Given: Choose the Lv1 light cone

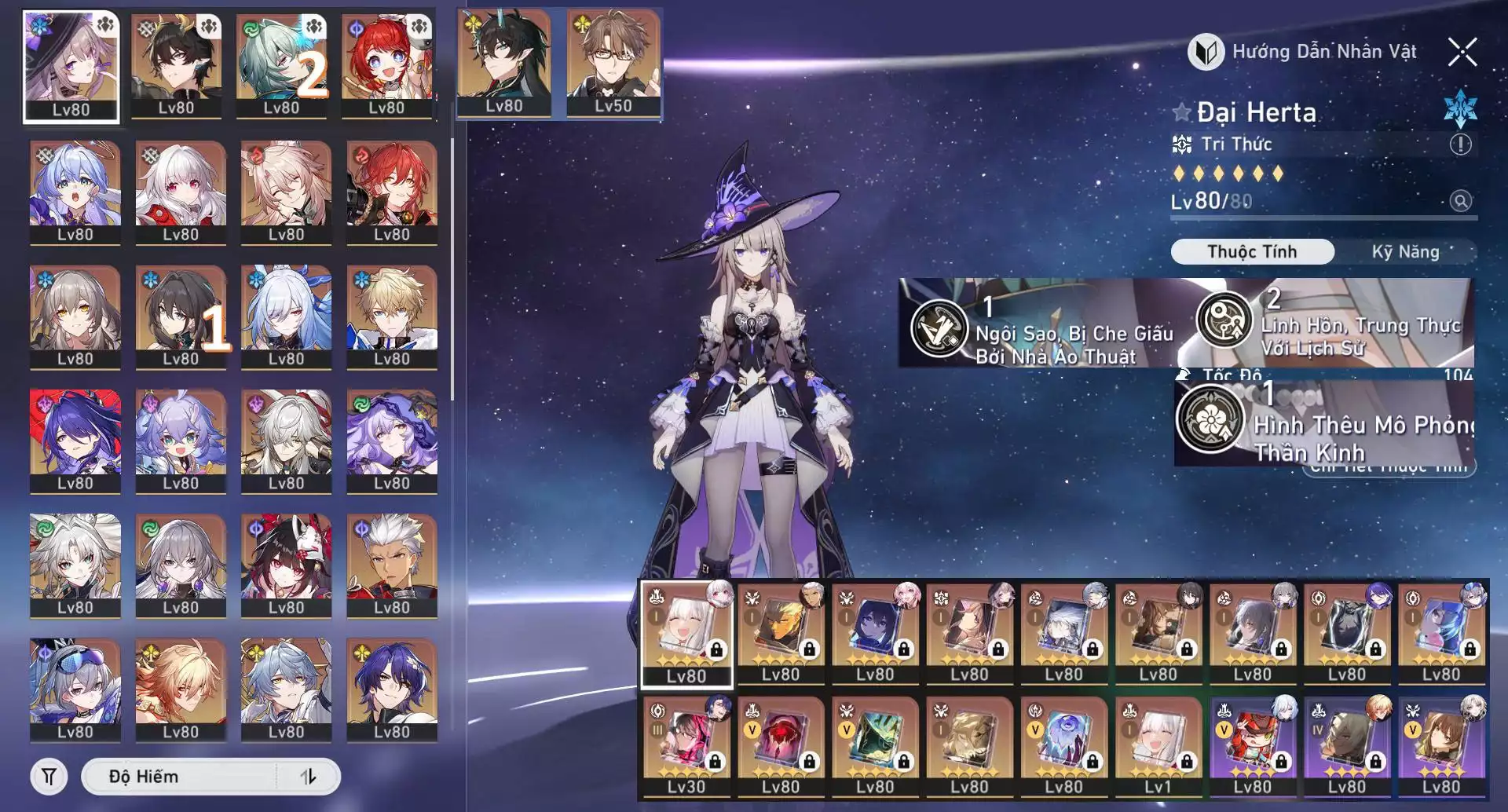Looking at the screenshot, I should pyautogui.click(x=1158, y=746).
